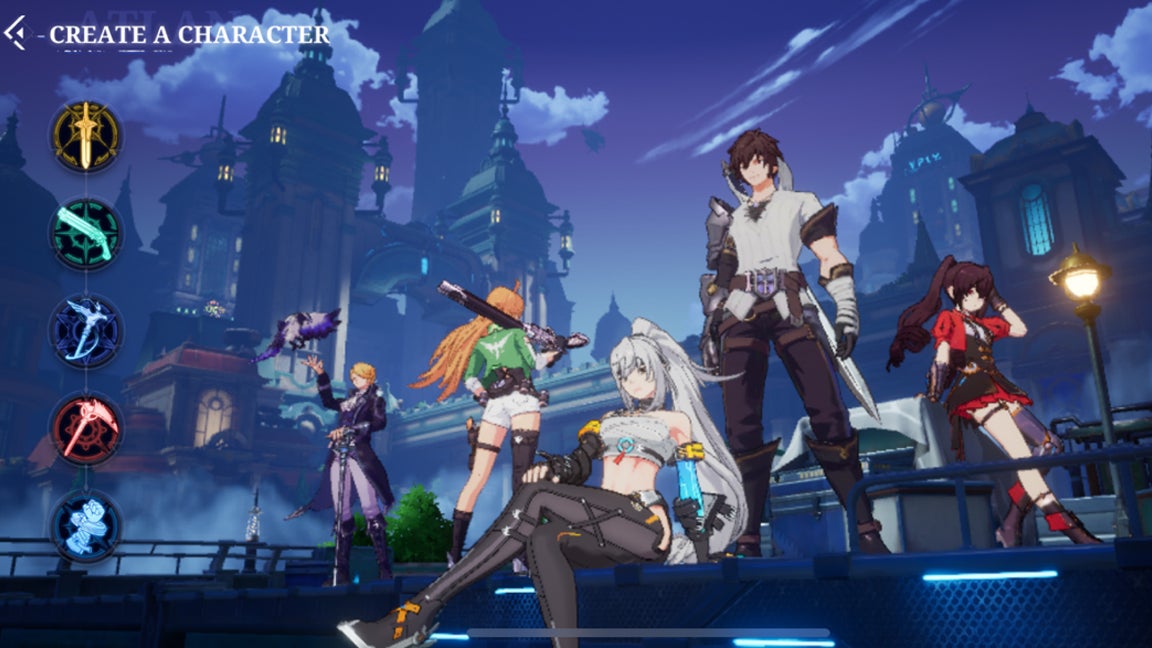This screenshot has height=648, width=1152.
Task: Select the red staff class icon
Action: click(x=86, y=429)
